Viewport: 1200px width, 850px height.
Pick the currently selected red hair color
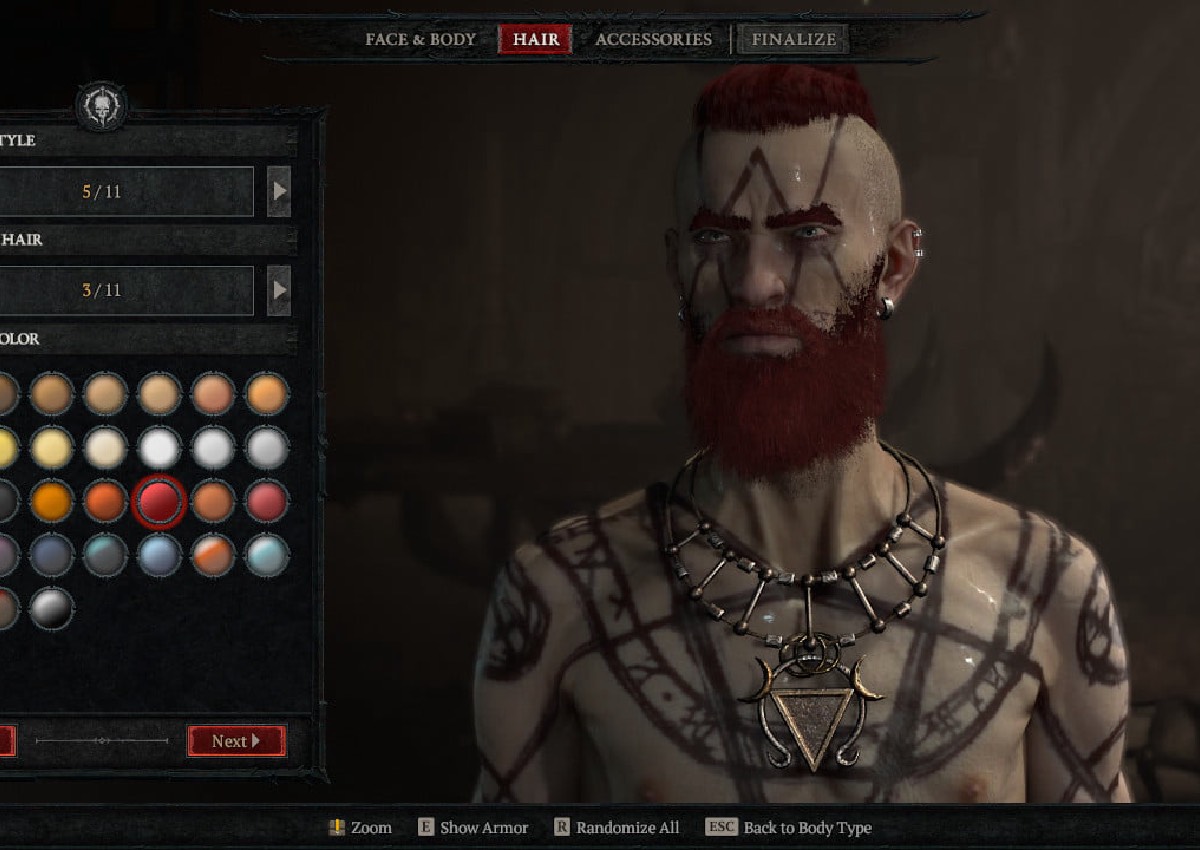tap(159, 502)
